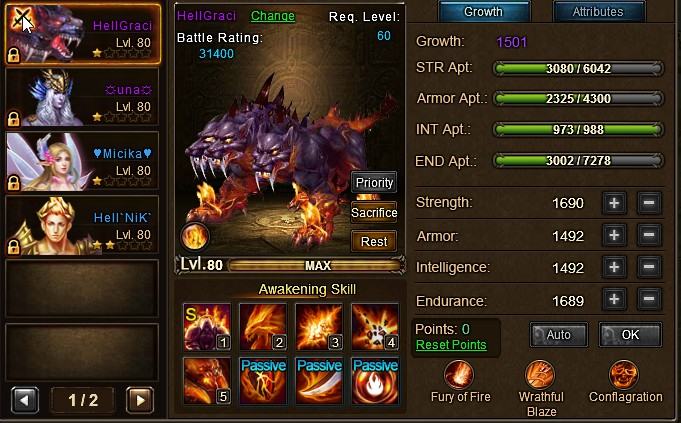Select the Conflagration skill icon

click(627, 376)
